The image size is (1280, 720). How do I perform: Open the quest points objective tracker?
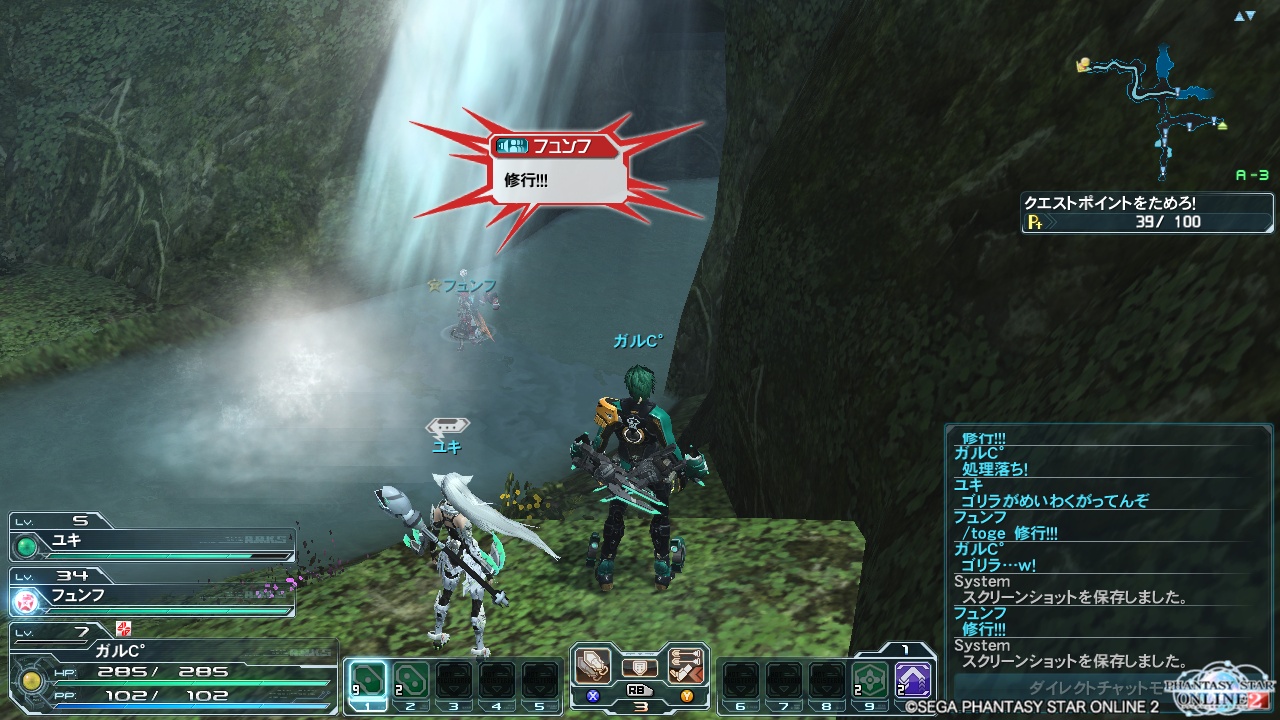coord(1147,213)
